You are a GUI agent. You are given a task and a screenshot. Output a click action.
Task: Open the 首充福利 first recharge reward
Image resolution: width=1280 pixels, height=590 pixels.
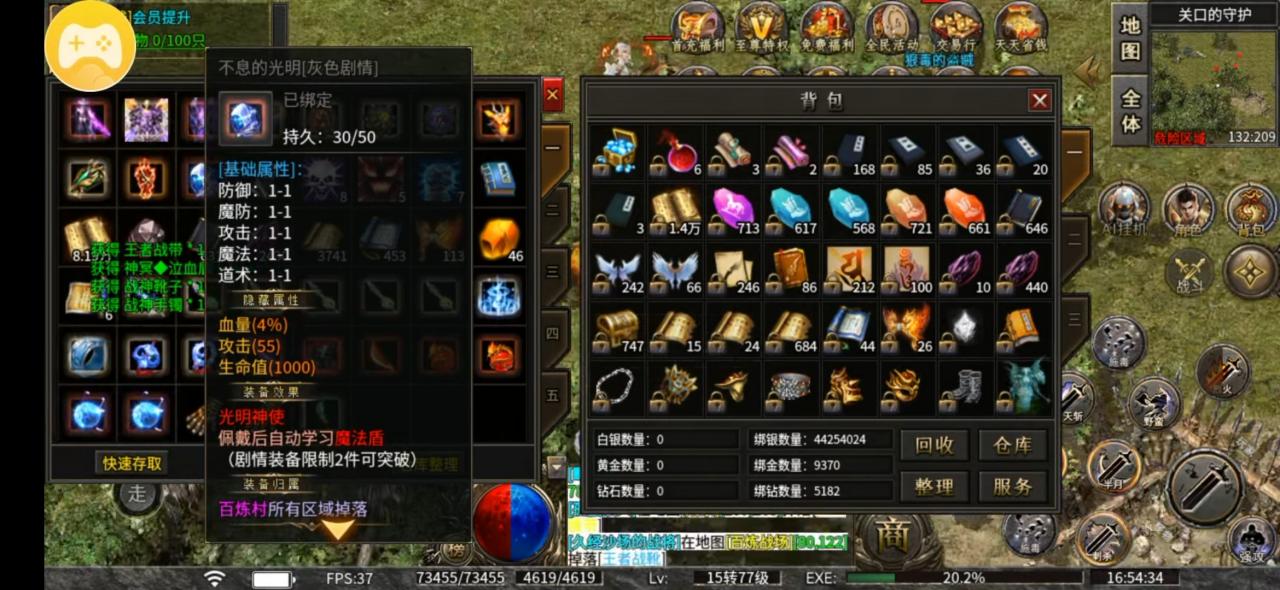697,26
